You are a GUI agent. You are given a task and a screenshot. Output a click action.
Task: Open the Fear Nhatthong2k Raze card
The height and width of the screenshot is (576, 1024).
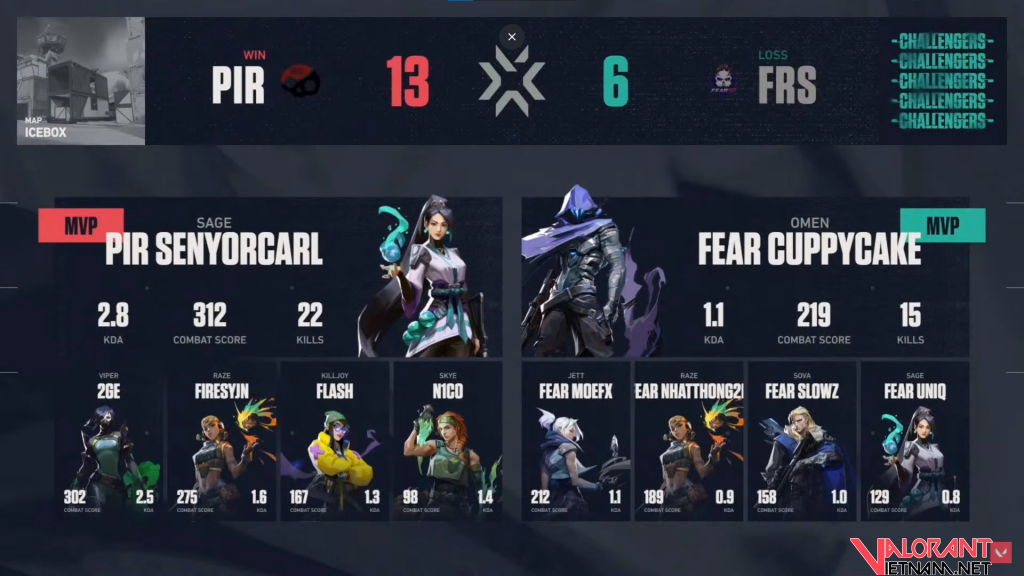pos(689,441)
